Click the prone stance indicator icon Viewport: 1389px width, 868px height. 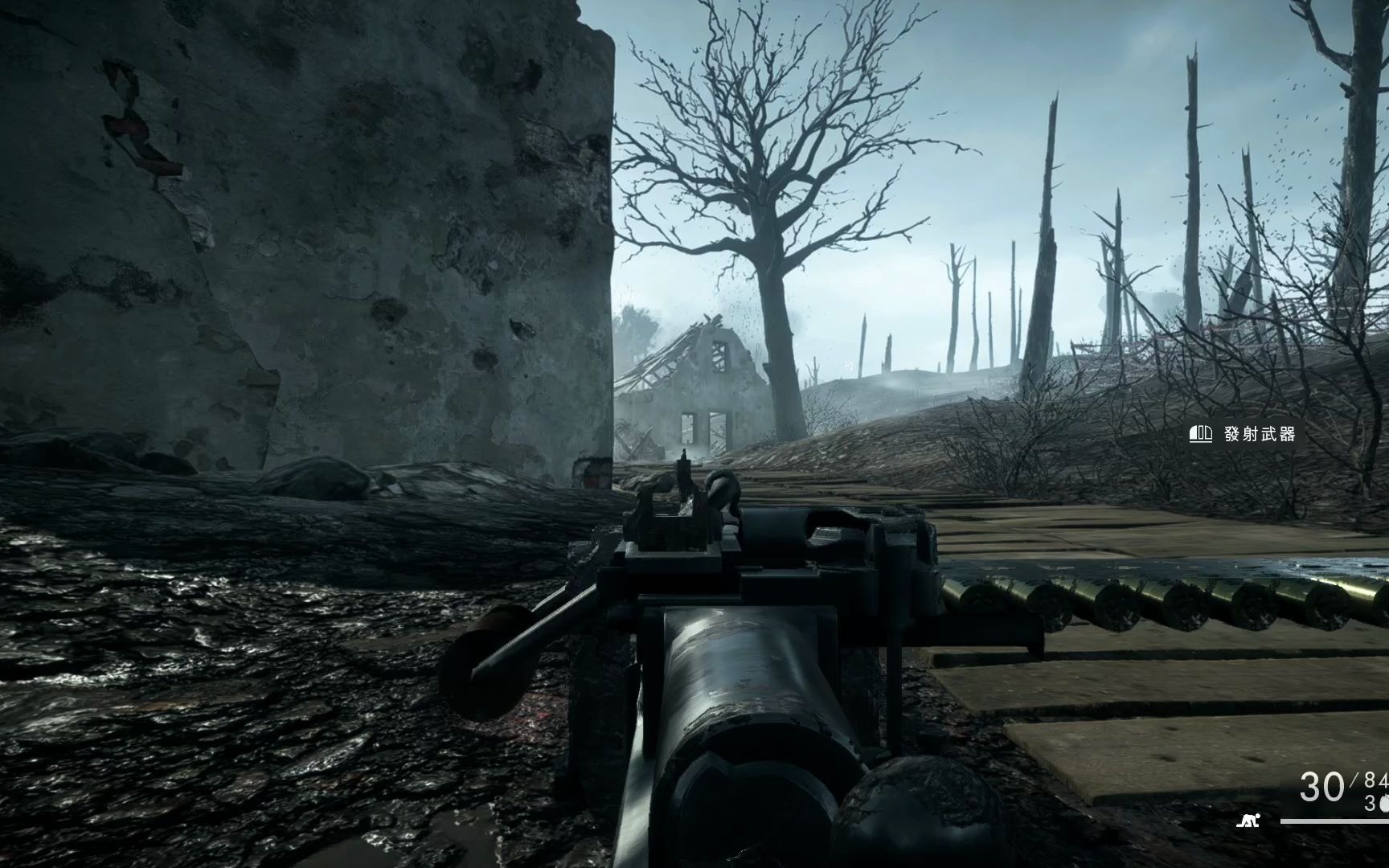[x=1248, y=821]
